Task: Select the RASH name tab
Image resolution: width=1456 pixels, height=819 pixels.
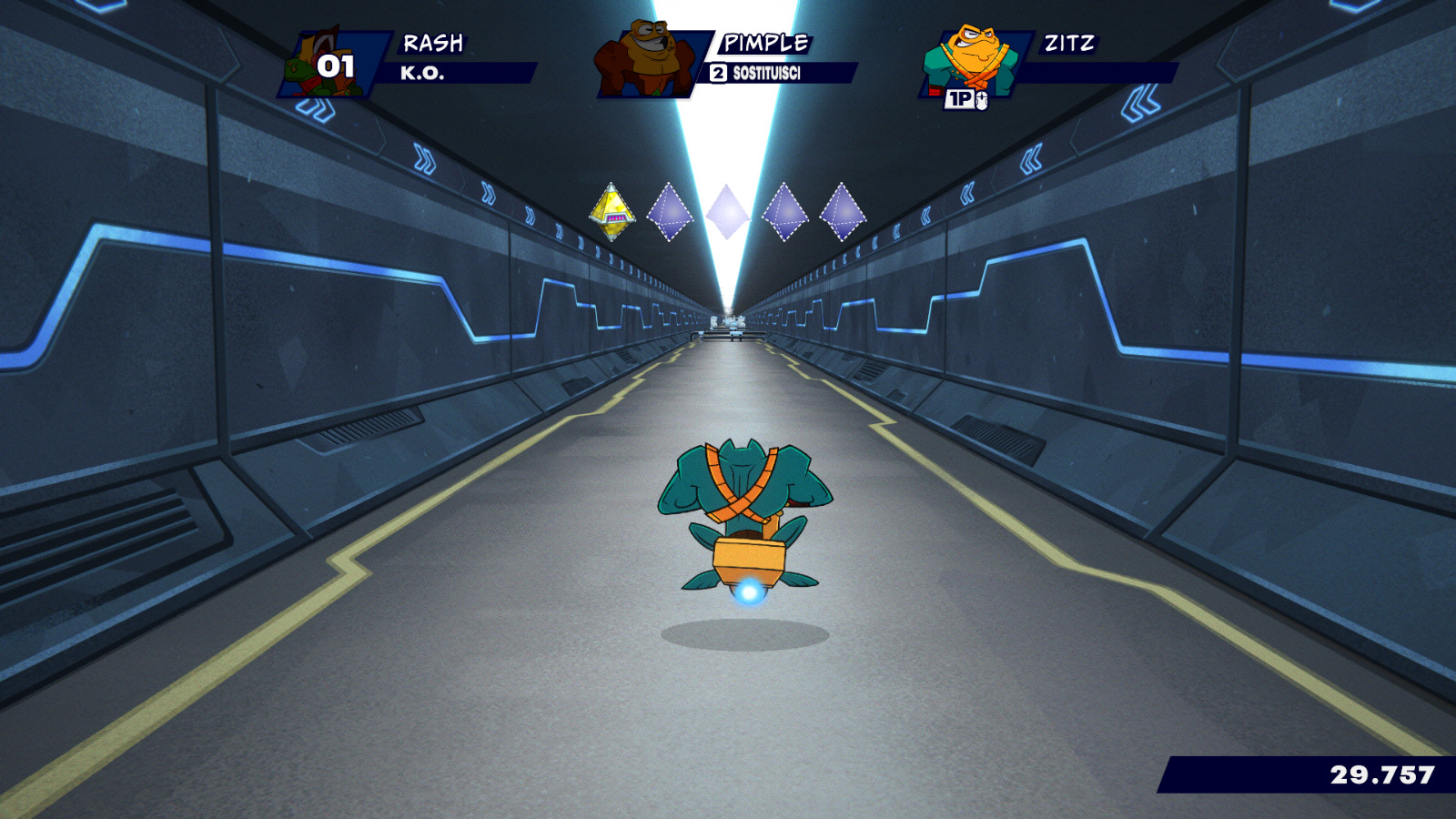Action: tap(432, 42)
